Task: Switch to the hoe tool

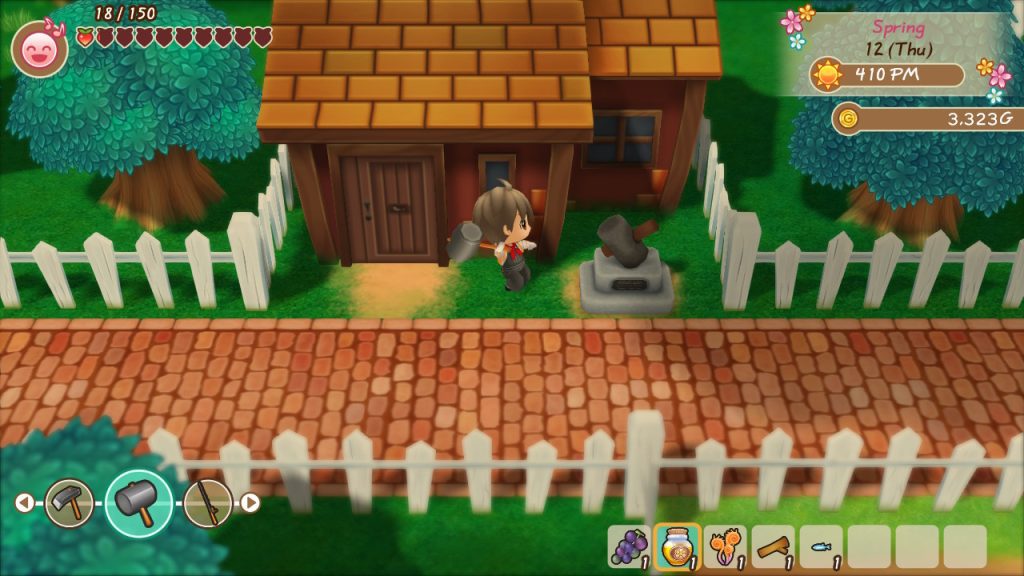Action: (x=69, y=502)
